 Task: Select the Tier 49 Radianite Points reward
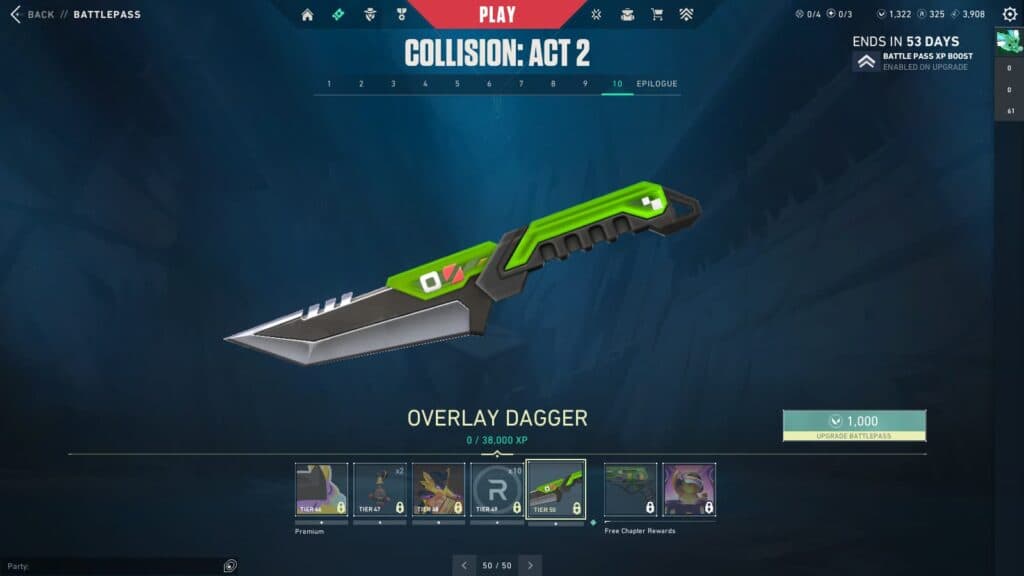[497, 489]
